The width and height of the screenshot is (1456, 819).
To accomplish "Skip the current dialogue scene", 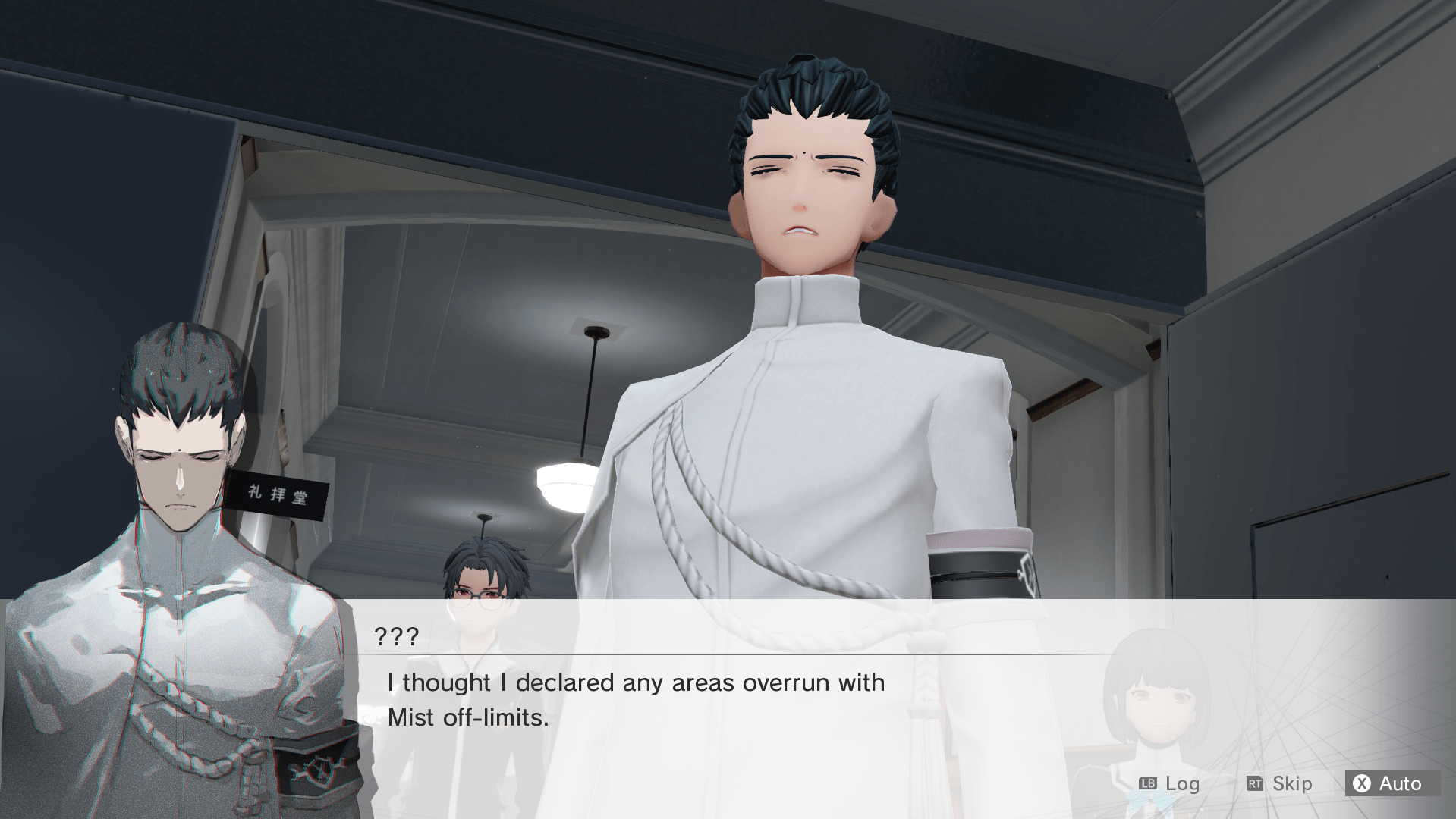I will pos(1279,783).
